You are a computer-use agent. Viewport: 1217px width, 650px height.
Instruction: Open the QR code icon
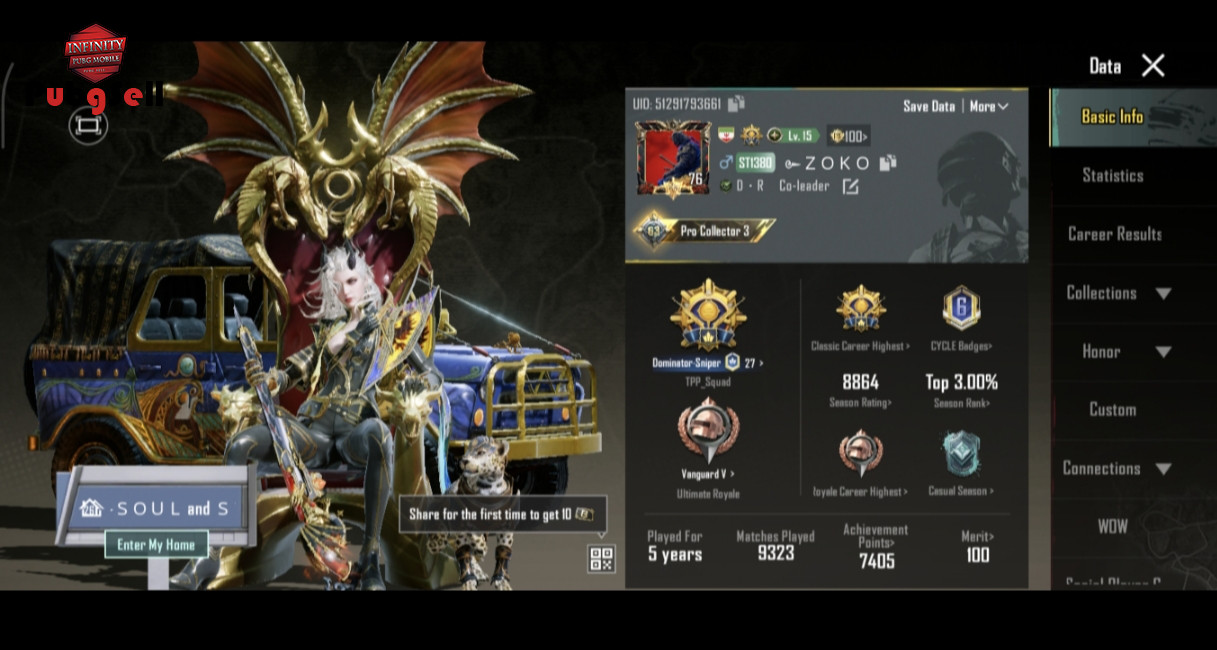(x=601, y=559)
